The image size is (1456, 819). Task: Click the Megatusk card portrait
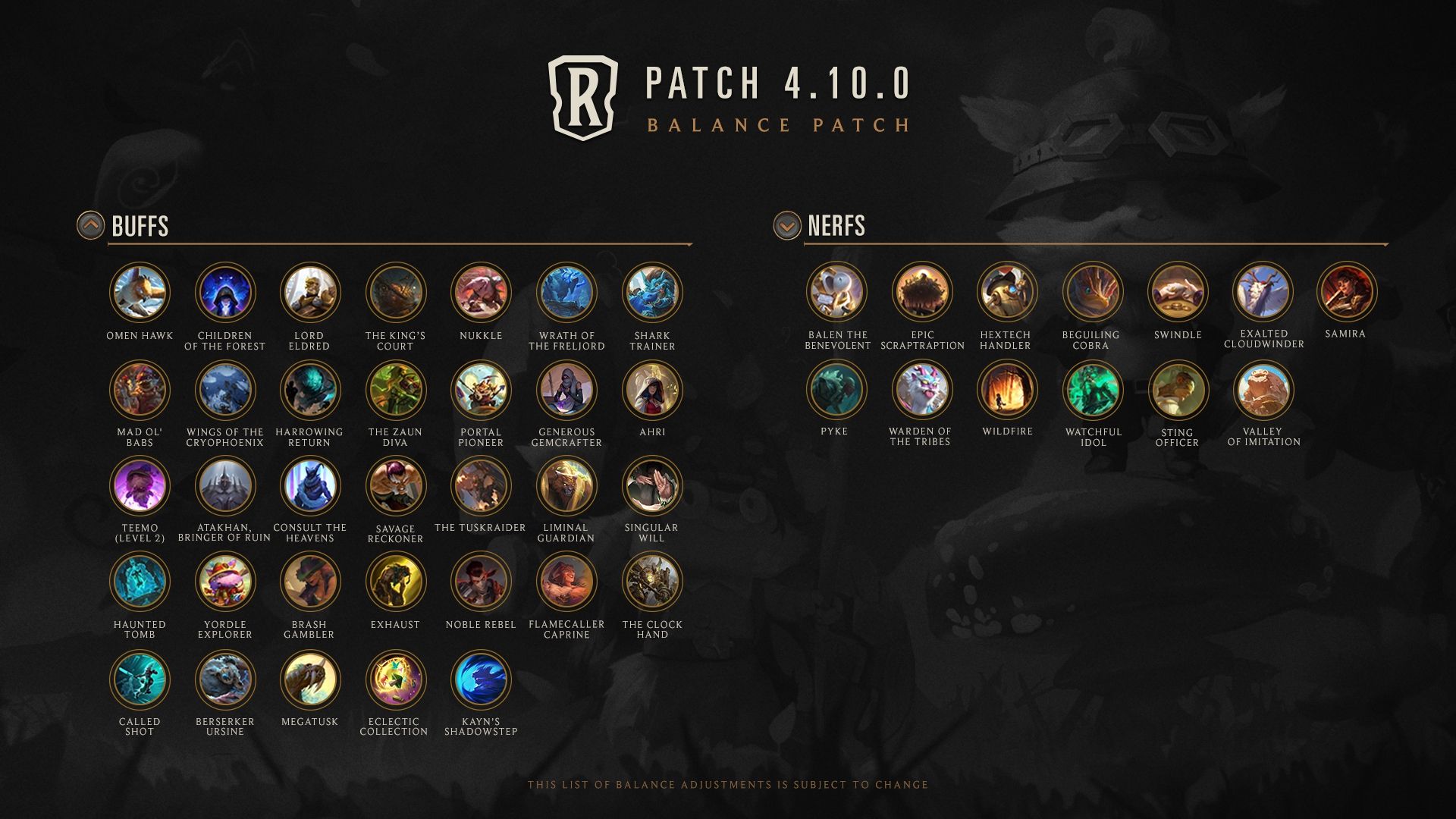(309, 679)
